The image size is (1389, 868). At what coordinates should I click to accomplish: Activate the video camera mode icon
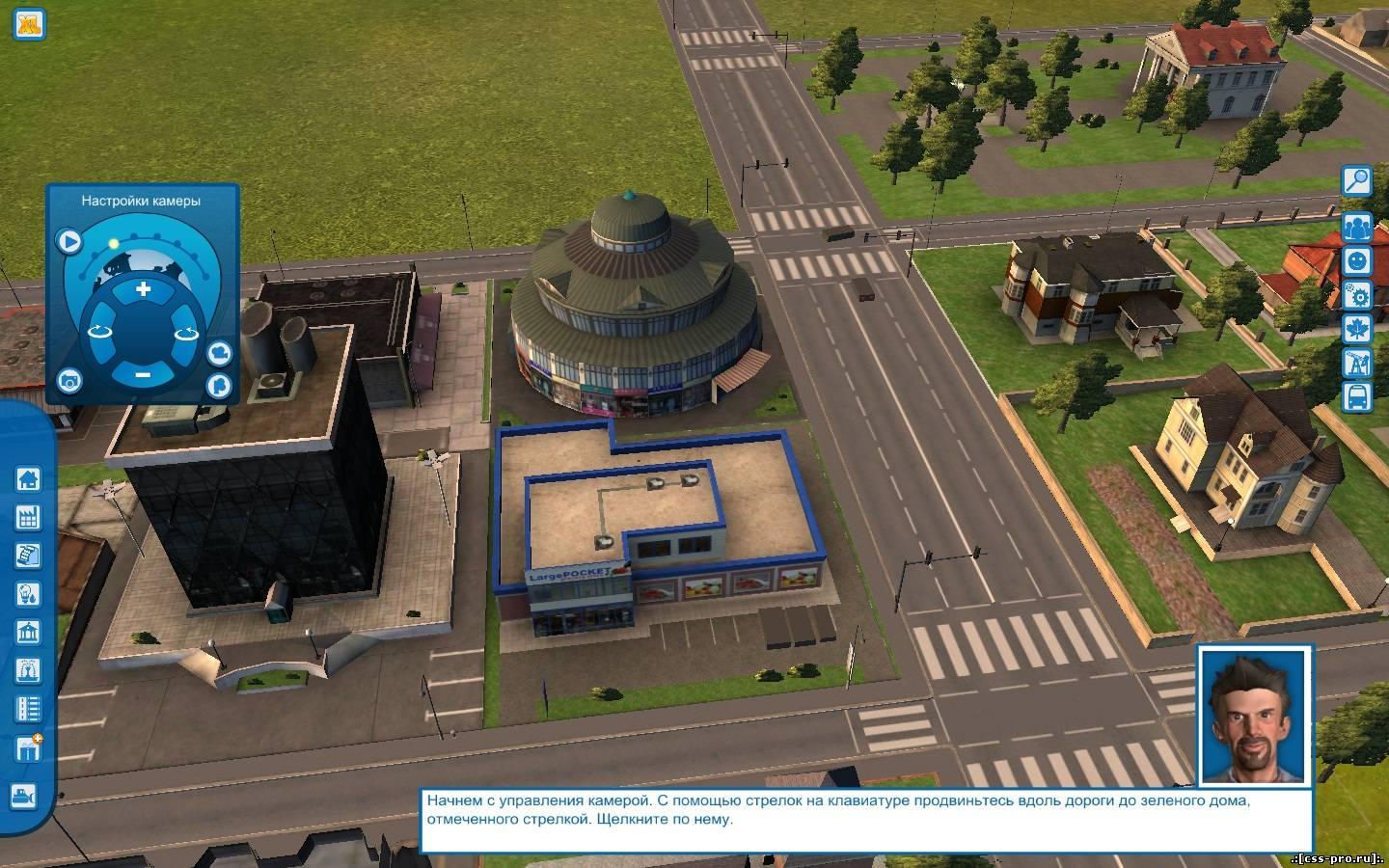point(219,352)
